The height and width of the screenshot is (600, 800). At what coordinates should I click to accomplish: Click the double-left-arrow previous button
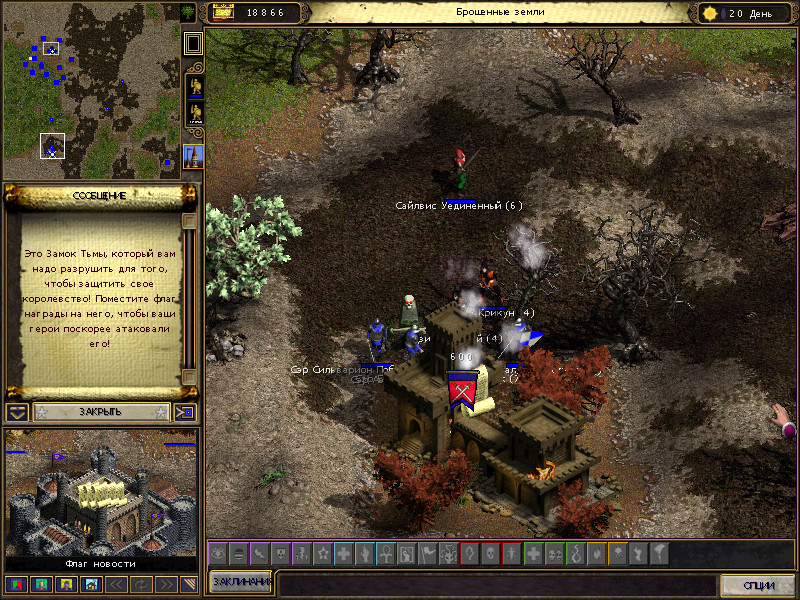116,584
